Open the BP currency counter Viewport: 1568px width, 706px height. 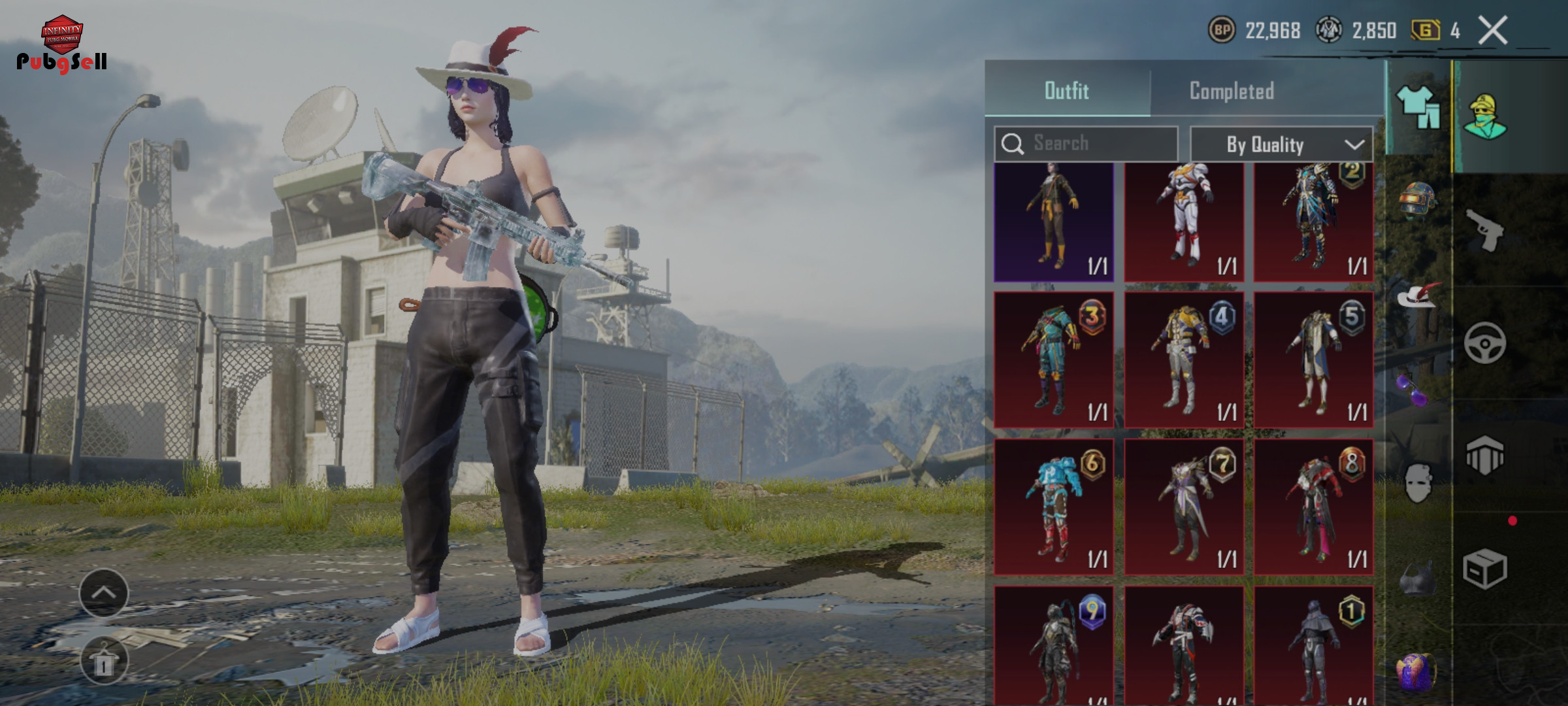point(1254,31)
